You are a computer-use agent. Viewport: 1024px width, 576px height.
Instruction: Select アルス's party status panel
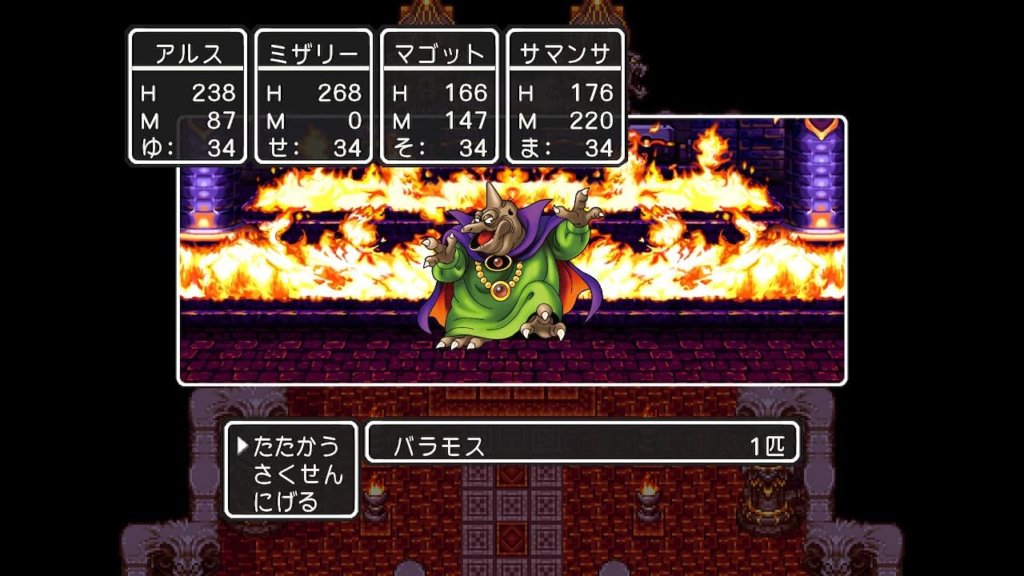point(188,96)
